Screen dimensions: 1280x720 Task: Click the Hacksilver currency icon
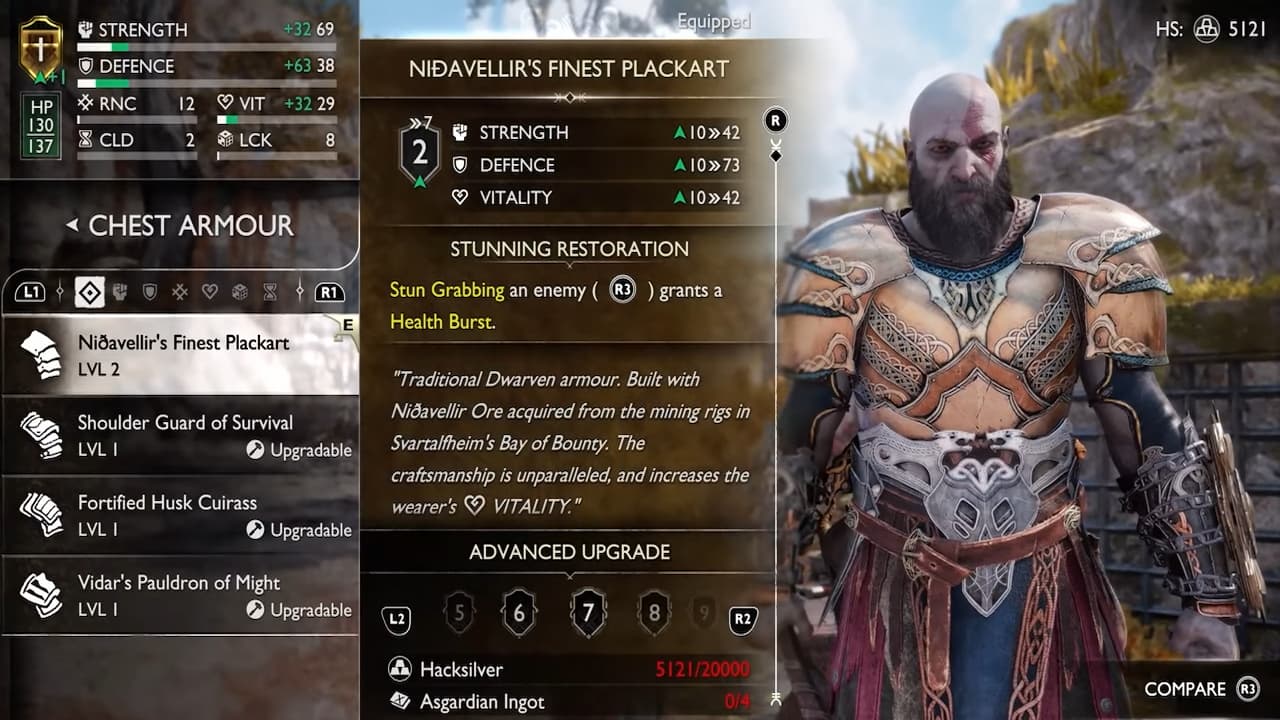(399, 670)
